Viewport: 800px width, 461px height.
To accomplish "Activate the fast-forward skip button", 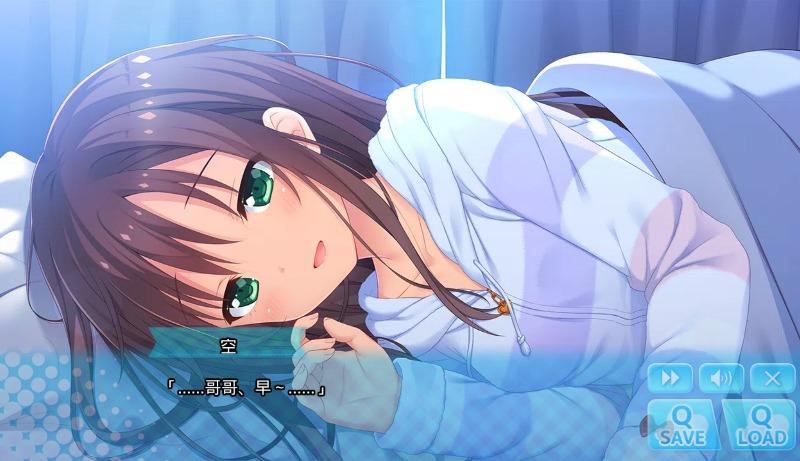I will [x=669, y=378].
